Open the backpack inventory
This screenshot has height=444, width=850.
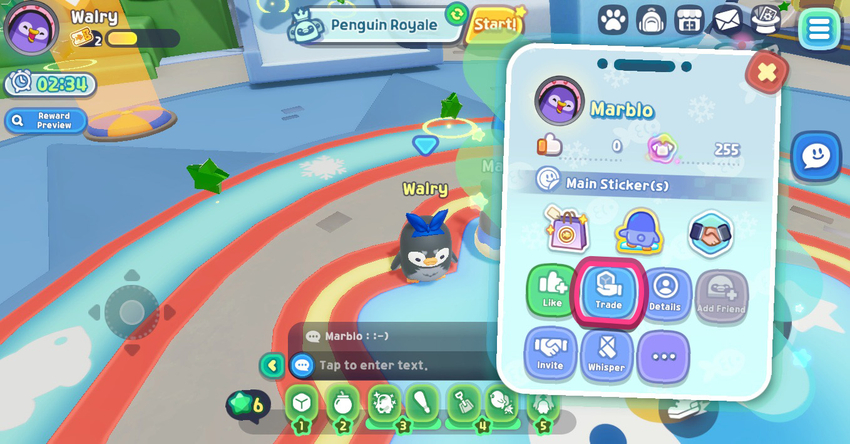[x=651, y=20]
